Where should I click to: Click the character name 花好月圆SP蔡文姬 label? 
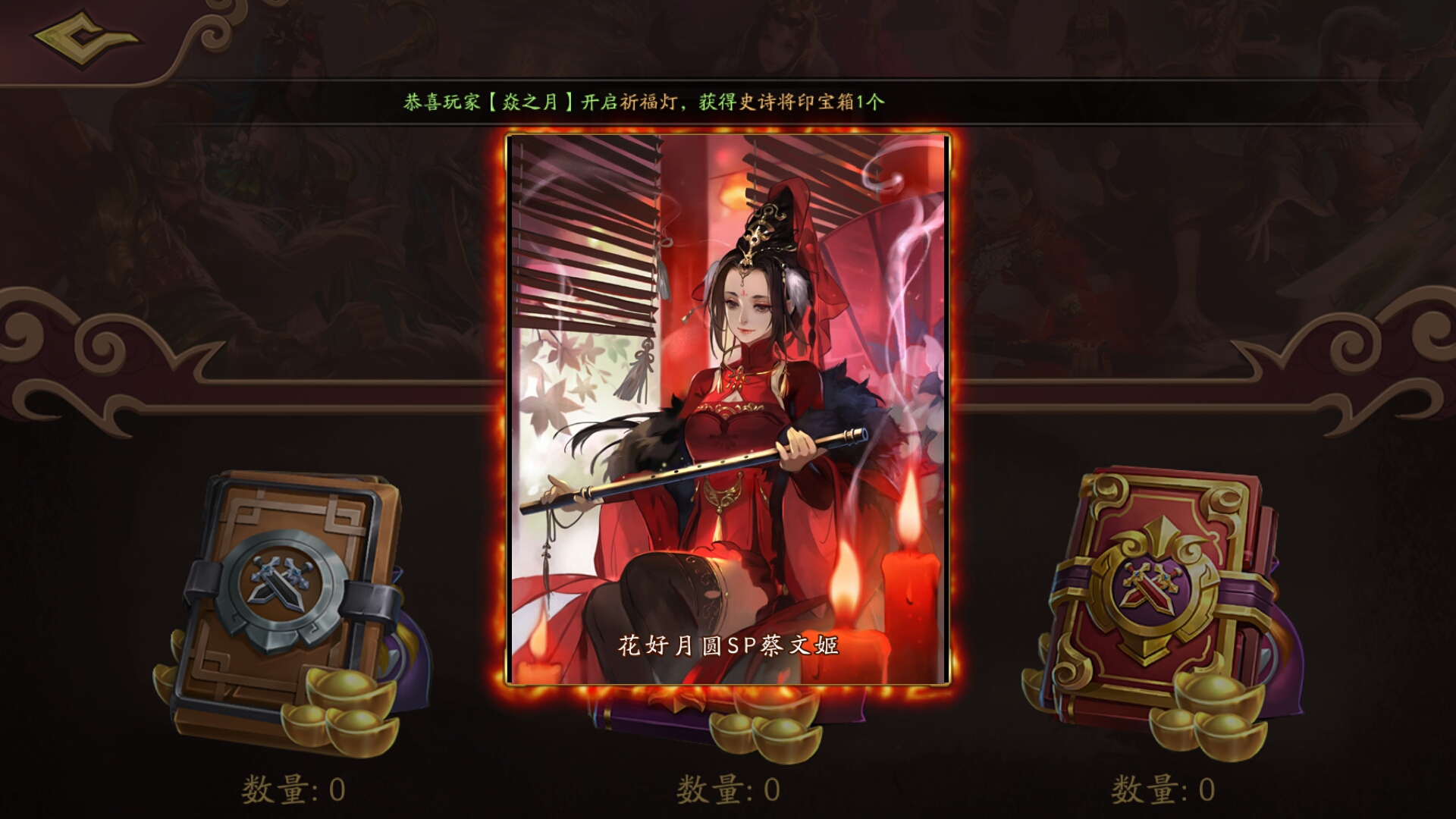point(730,646)
